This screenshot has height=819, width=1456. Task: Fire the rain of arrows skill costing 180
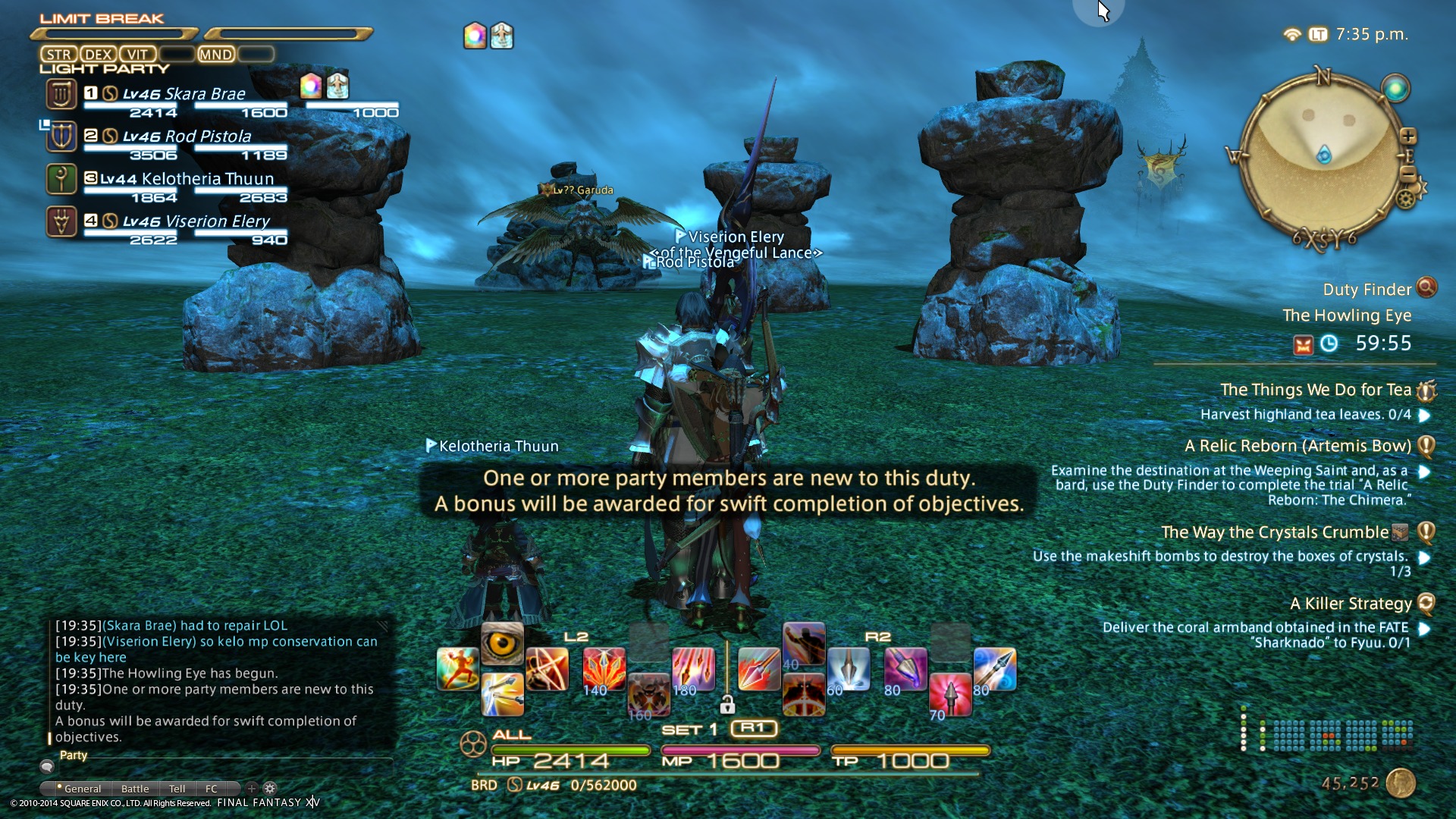(692, 669)
